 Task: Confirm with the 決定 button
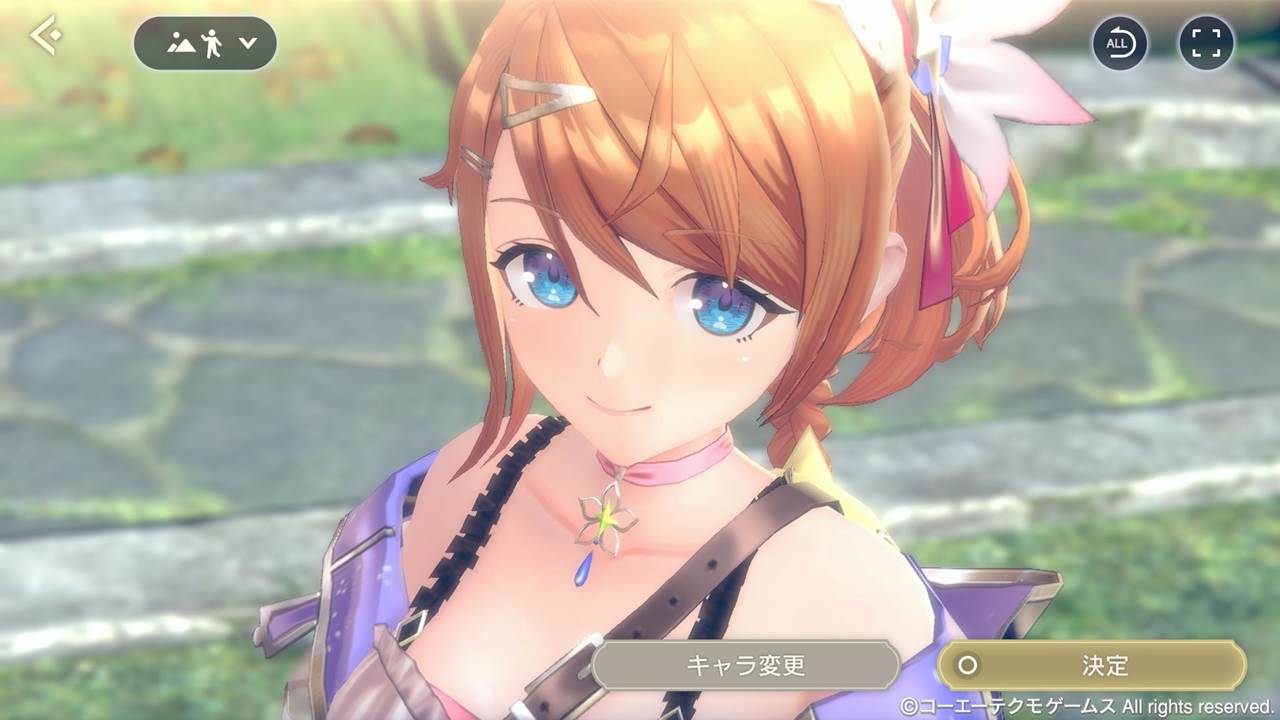point(1092,665)
